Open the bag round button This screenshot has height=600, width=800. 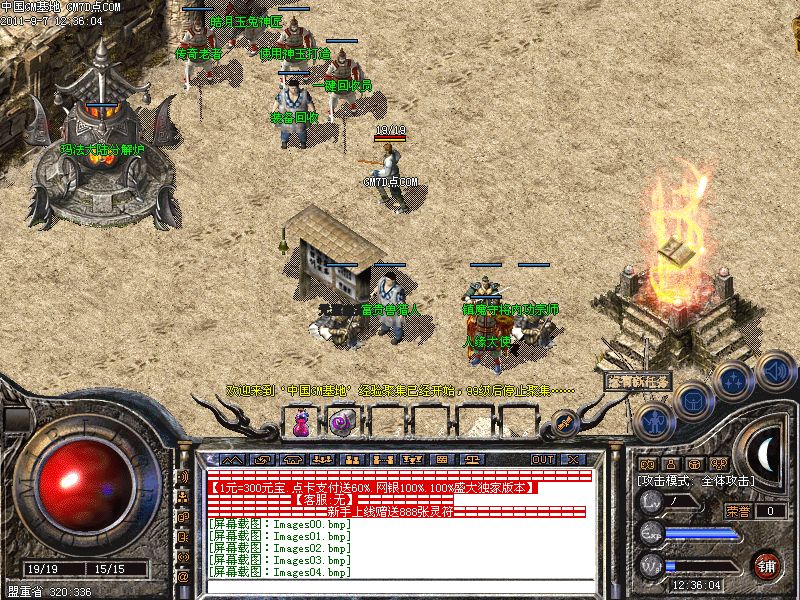694,400
